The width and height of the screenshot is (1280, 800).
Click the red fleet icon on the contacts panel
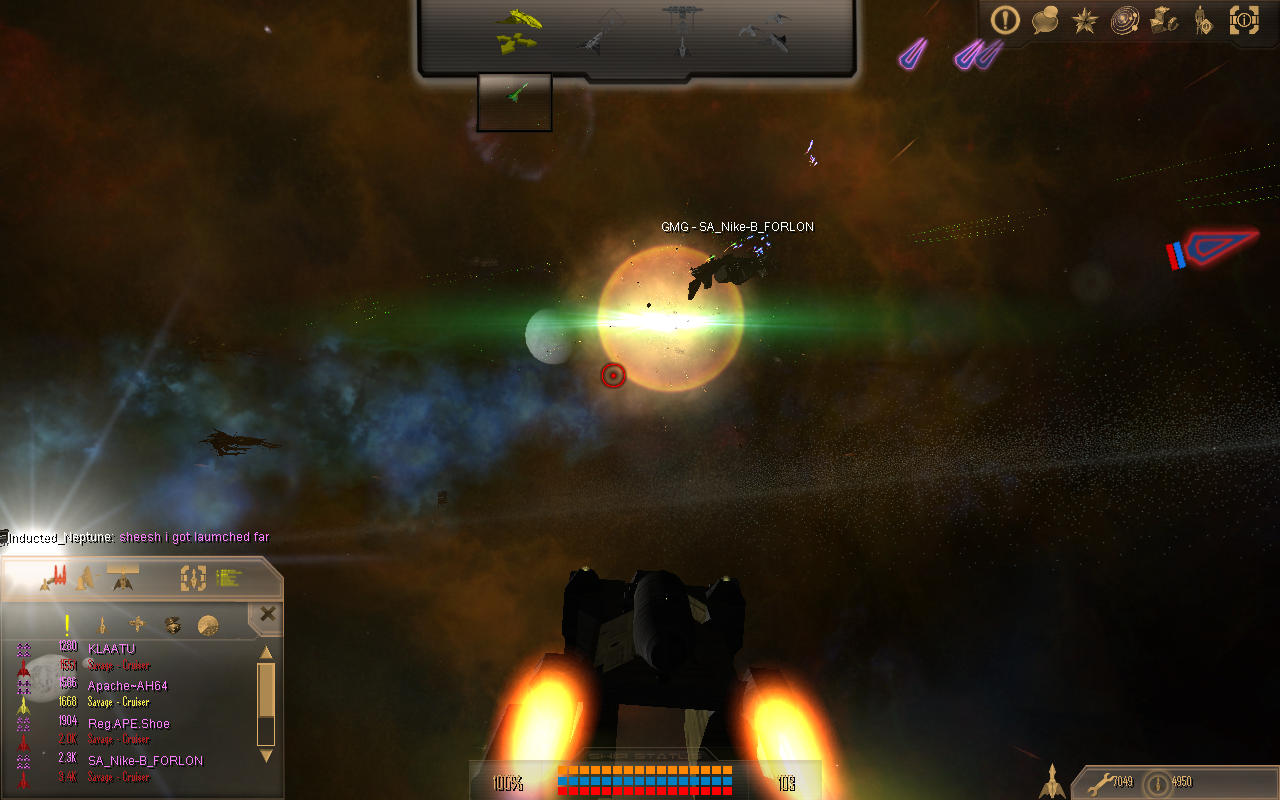pos(57,575)
